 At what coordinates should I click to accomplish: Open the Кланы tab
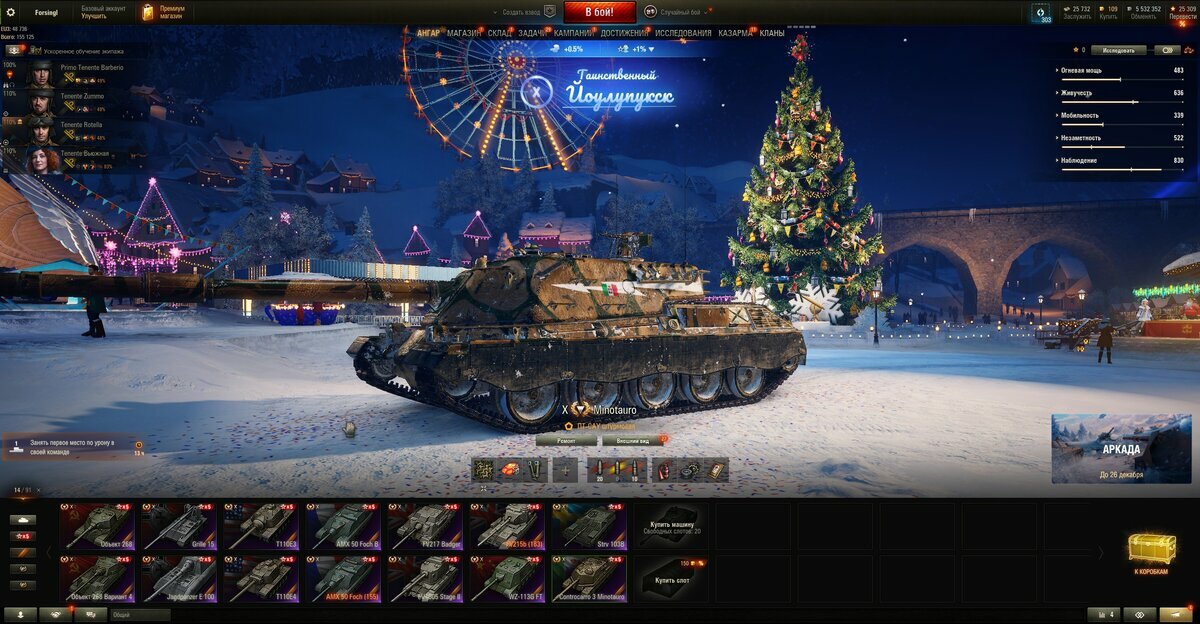click(772, 33)
